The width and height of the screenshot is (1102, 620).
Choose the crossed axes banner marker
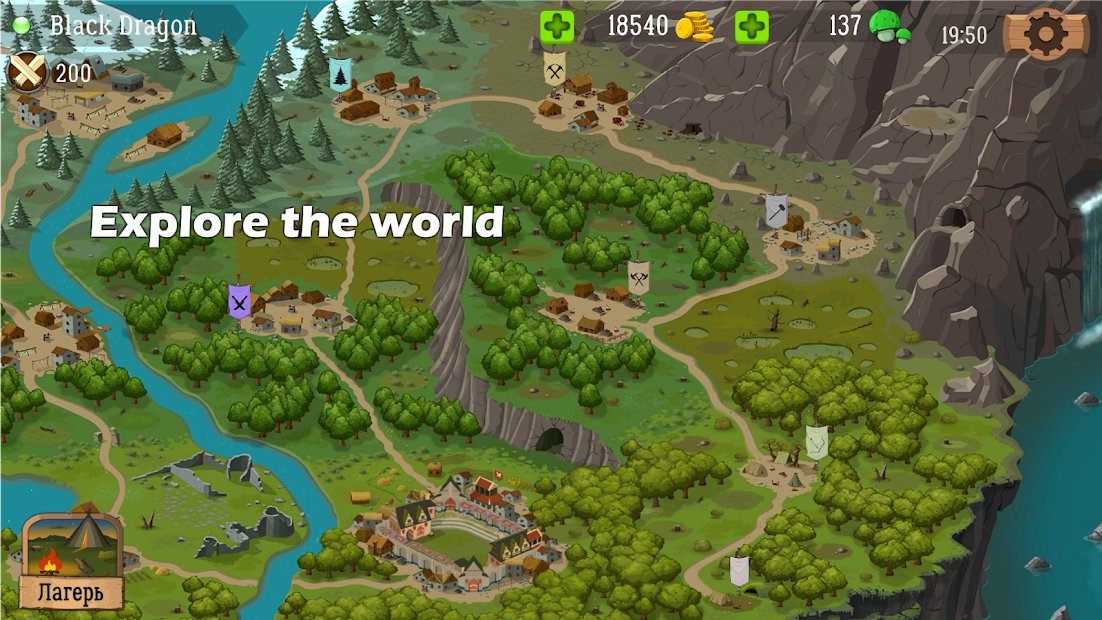pos(640,277)
